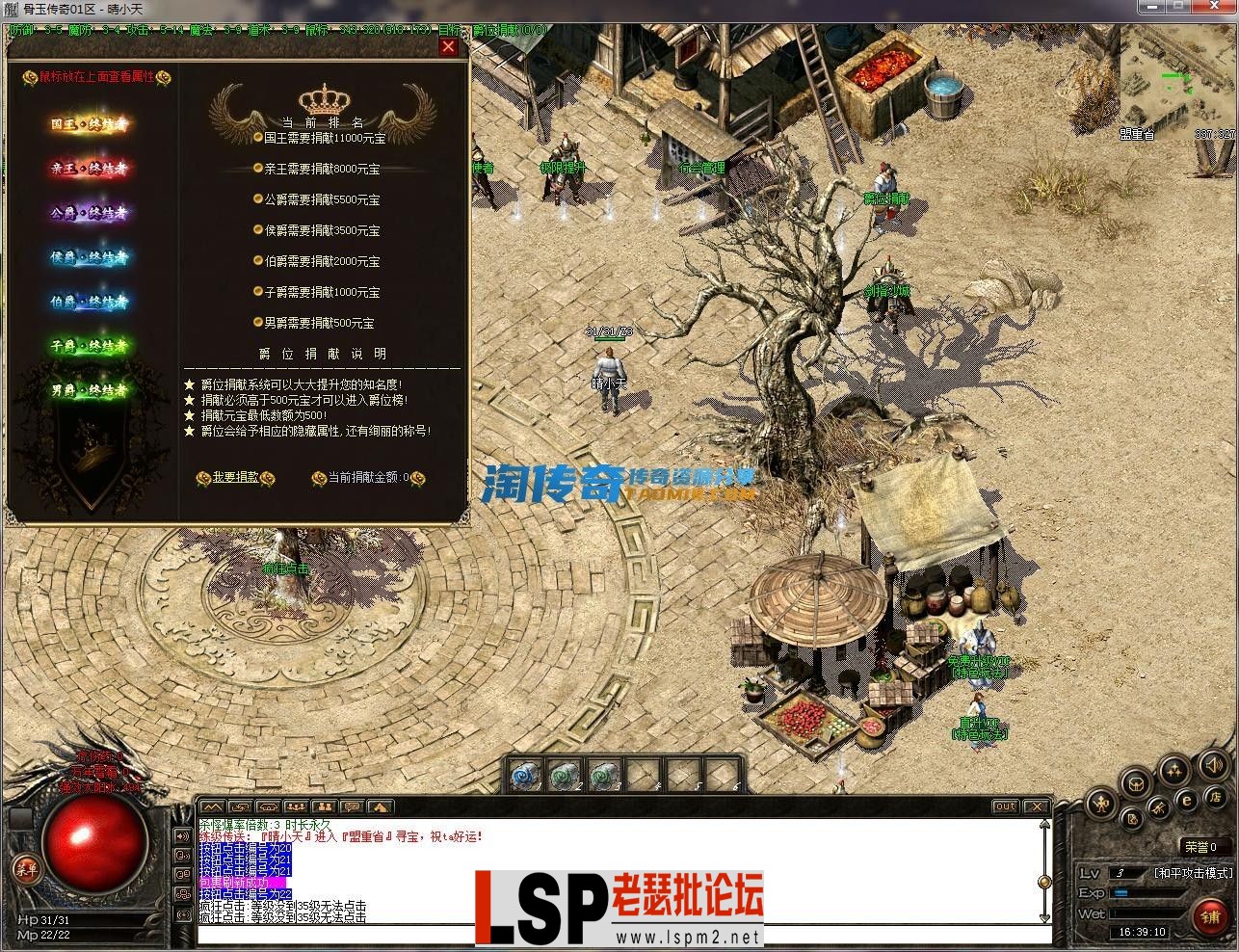Open the 店 in-game shop icon
Screen dimensions: 1239x952
click(x=1216, y=799)
